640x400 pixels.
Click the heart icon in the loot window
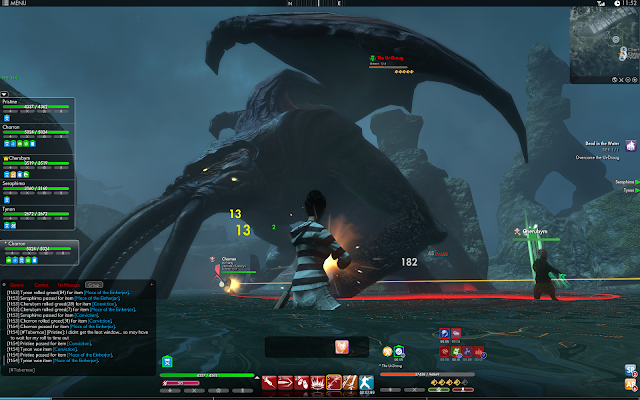click(342, 346)
